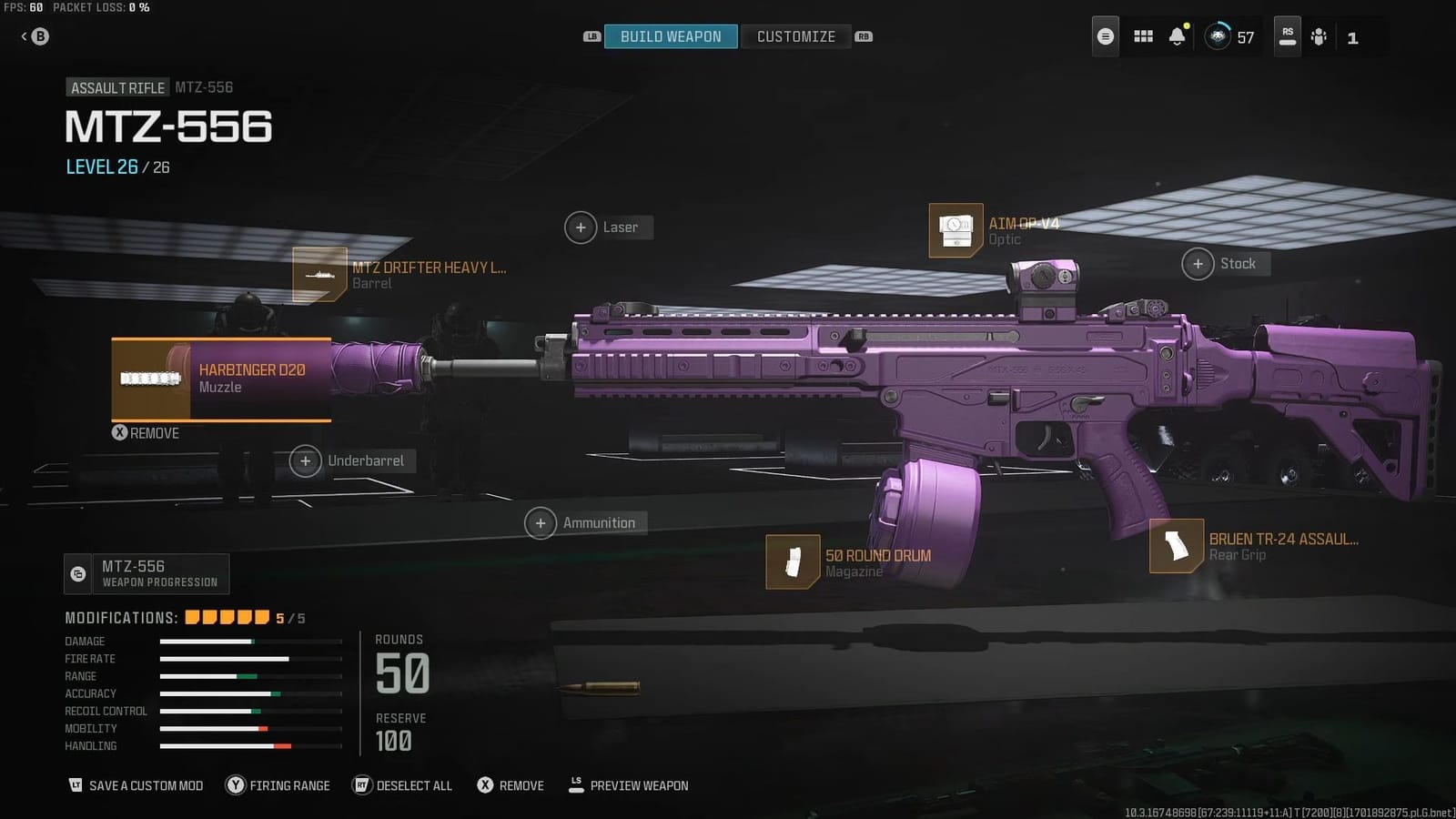
Task: Open the Ammunition attachment slot
Action: (x=541, y=522)
